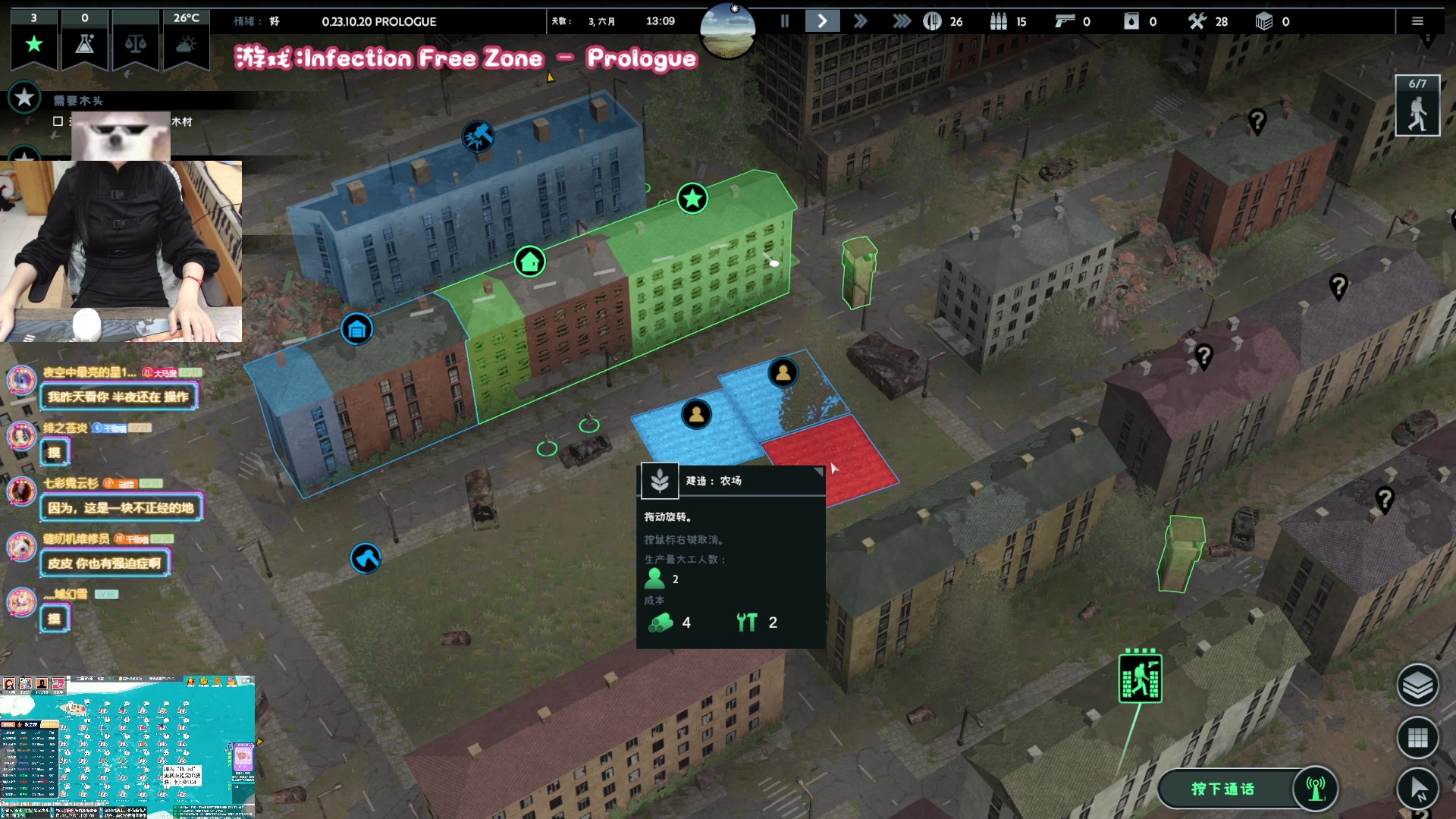Open the balance scales banner
Screen dimensions: 1456x819
(x=136, y=44)
